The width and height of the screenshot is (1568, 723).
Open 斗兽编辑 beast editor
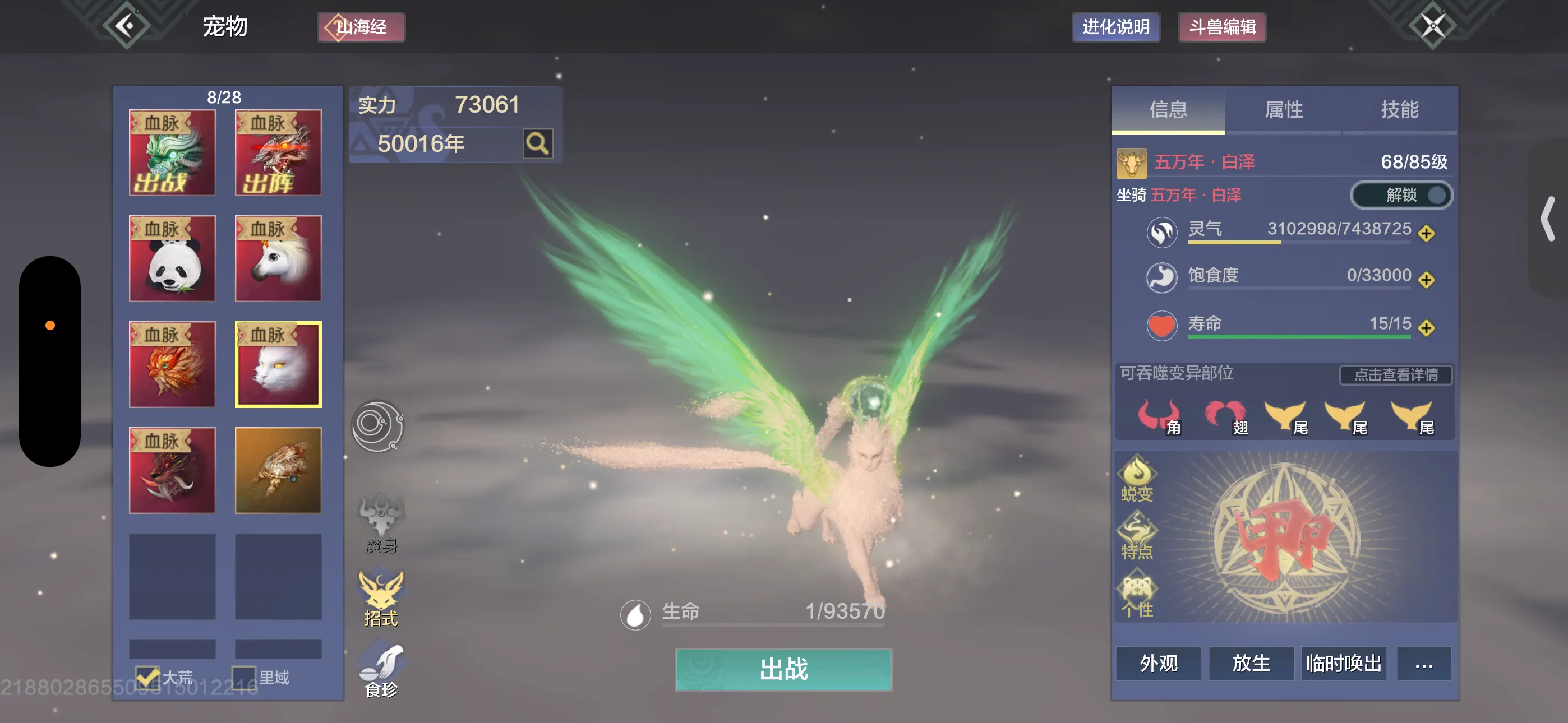click(1221, 27)
